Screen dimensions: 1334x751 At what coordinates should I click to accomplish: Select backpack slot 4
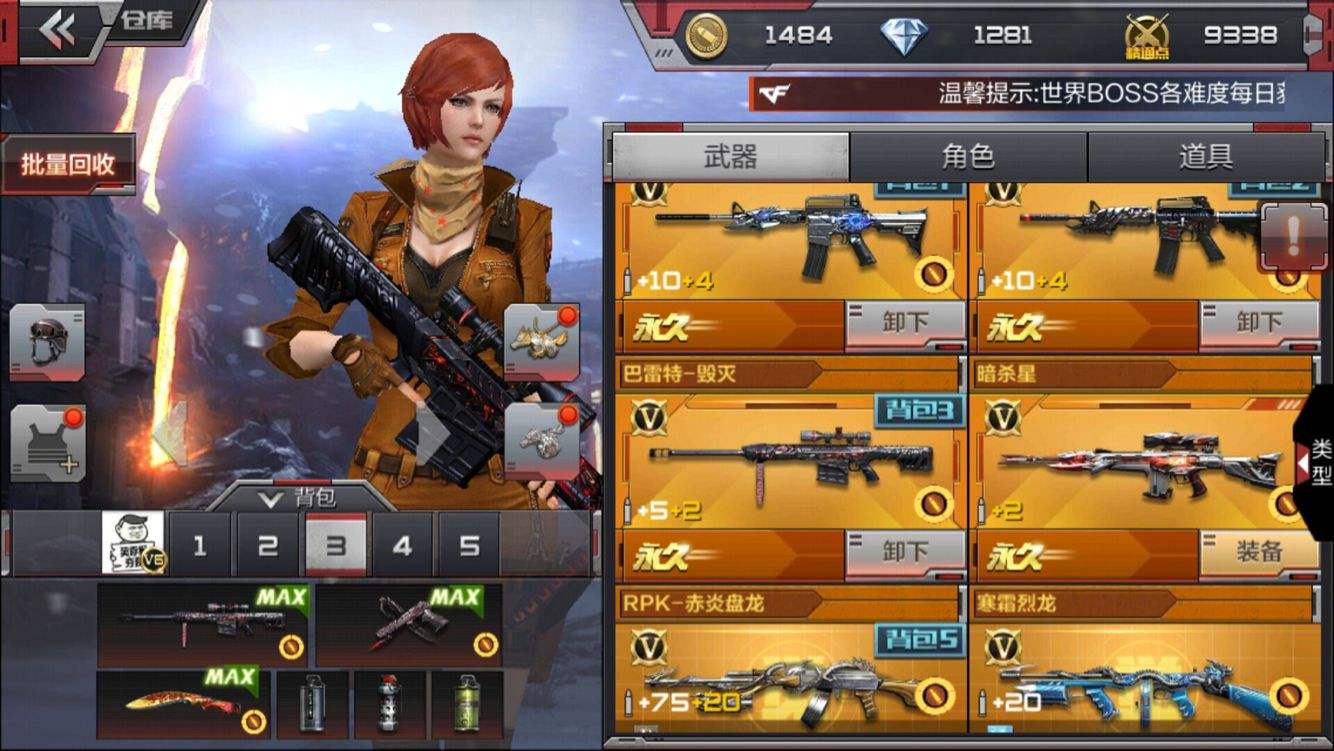click(402, 546)
